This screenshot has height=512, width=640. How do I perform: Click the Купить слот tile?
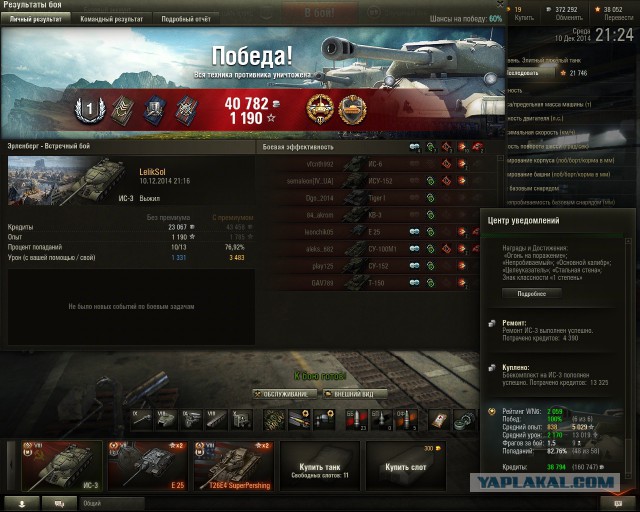(x=405, y=465)
